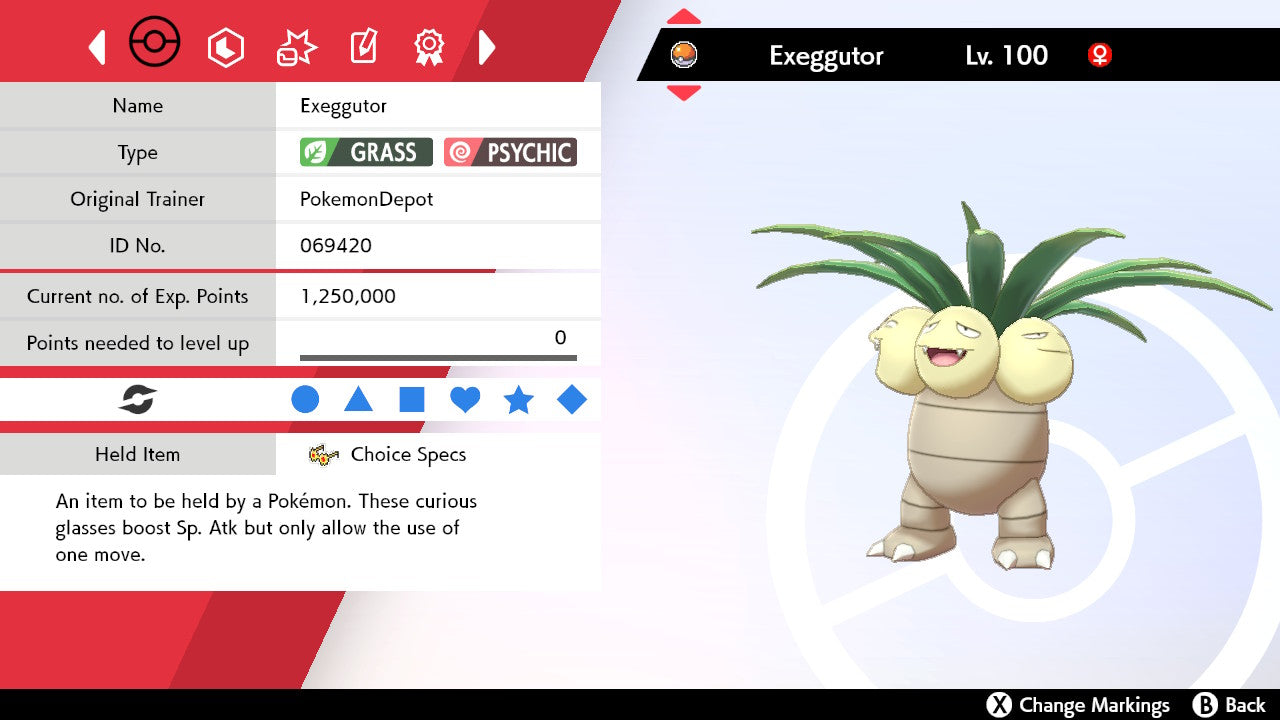This screenshot has height=720, width=1280.
Task: Toggle the square marking
Action: [412, 400]
